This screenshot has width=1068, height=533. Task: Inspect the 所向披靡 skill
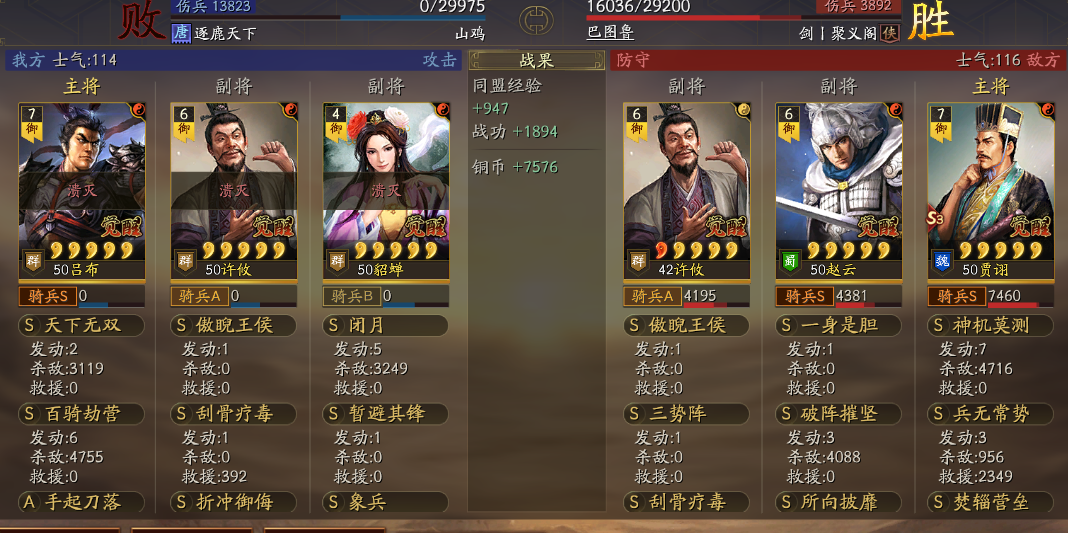tap(838, 501)
